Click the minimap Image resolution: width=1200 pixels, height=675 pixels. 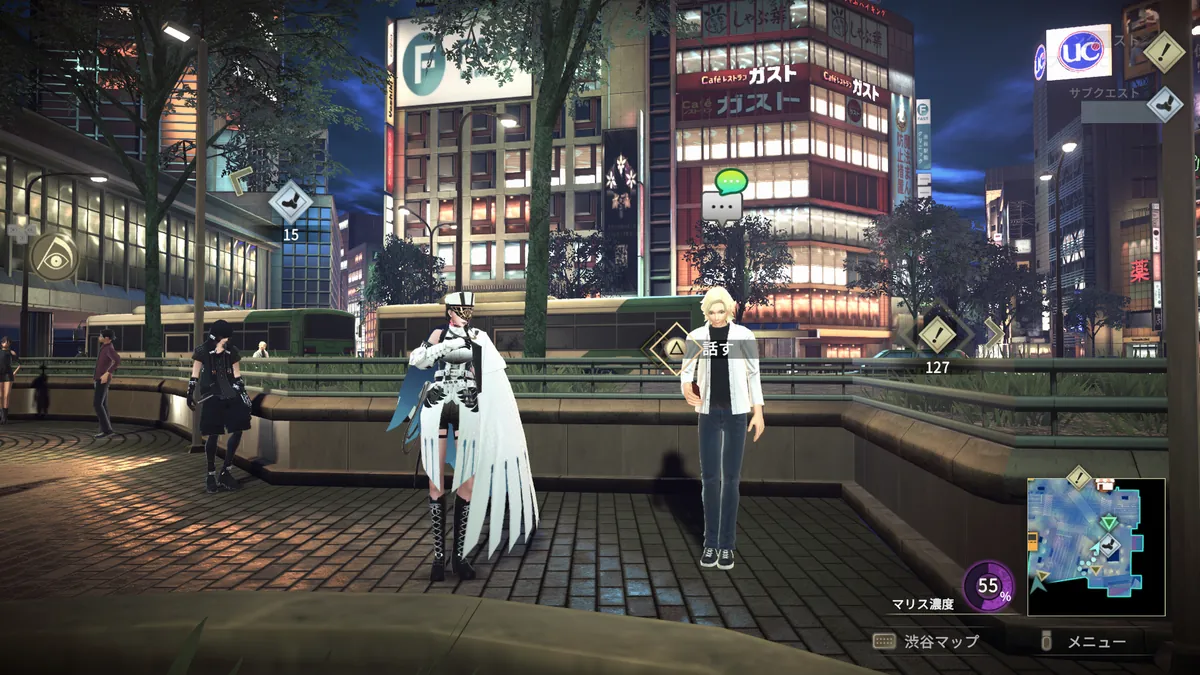tap(1096, 547)
